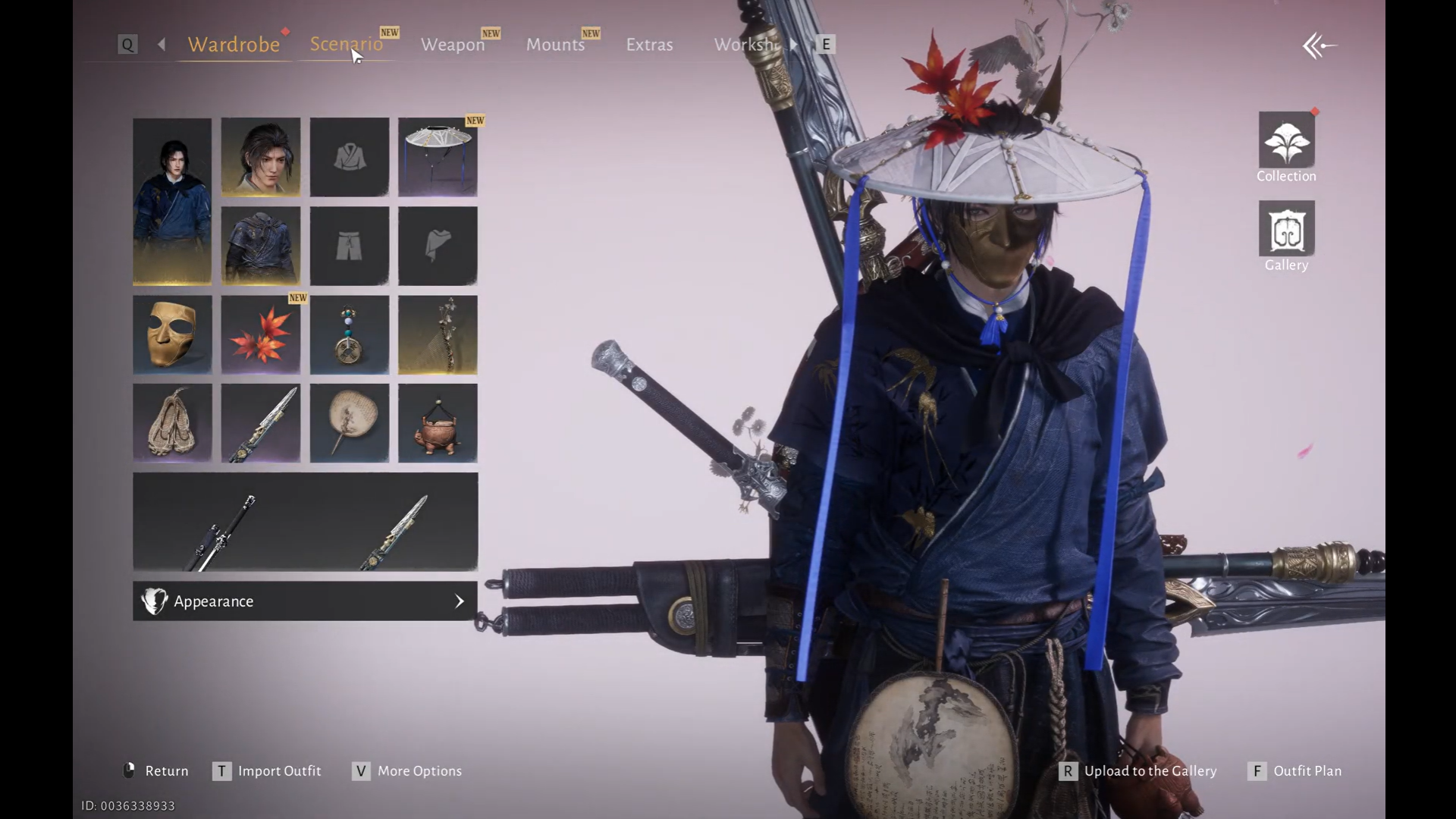Select the white conical hat slot
Viewport: 1456px width, 819px height.
click(438, 157)
